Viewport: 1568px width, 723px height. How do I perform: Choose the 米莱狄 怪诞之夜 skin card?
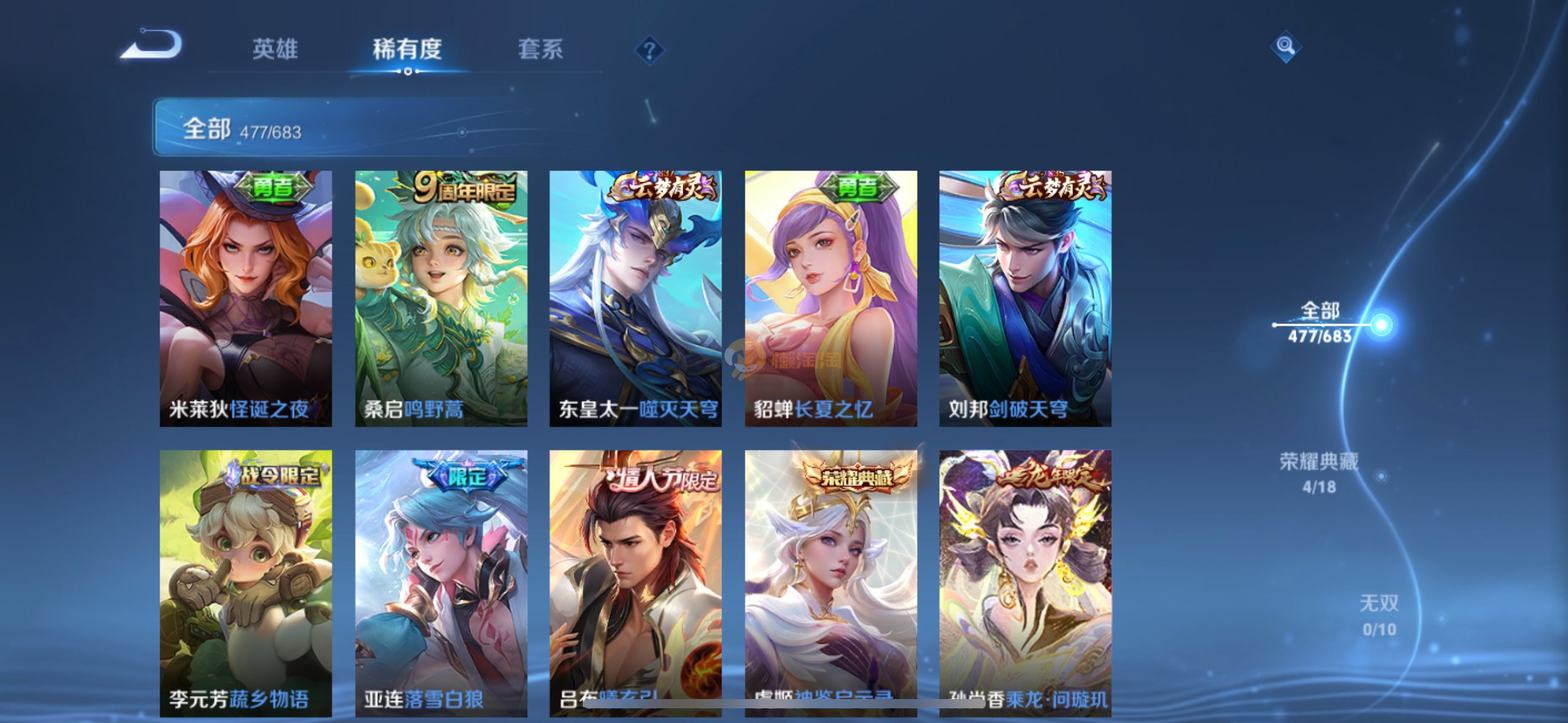(245, 298)
